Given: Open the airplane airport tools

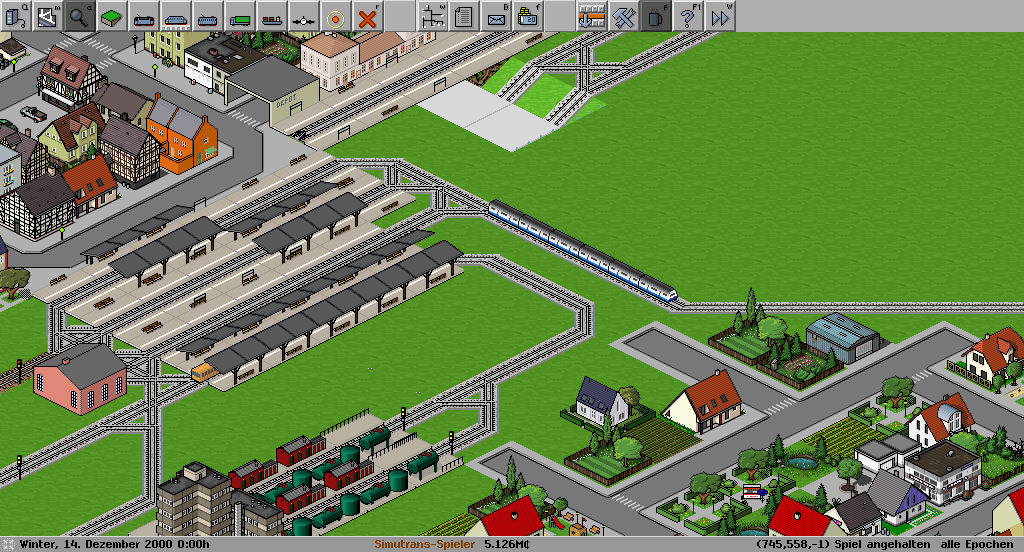Looking at the screenshot, I should coord(303,15).
